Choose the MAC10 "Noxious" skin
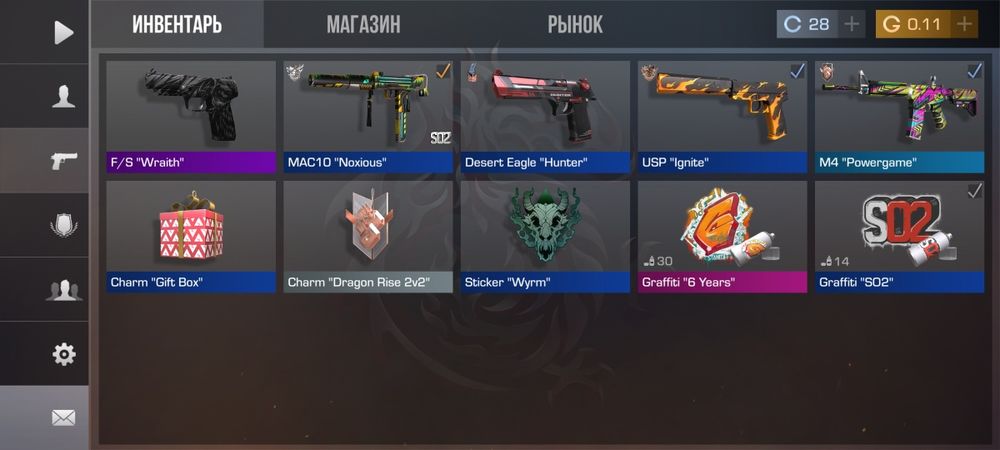Viewport: 1000px width, 450px height. tap(368, 116)
